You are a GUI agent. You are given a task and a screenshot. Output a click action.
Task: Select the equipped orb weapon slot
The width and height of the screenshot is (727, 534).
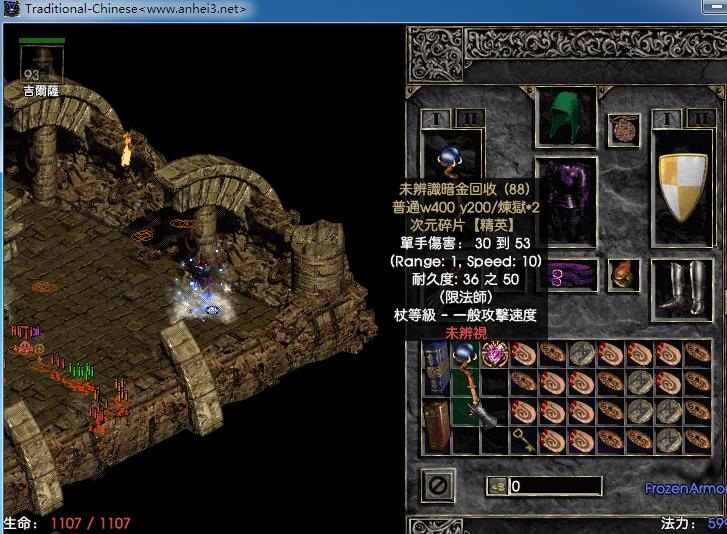point(452,158)
